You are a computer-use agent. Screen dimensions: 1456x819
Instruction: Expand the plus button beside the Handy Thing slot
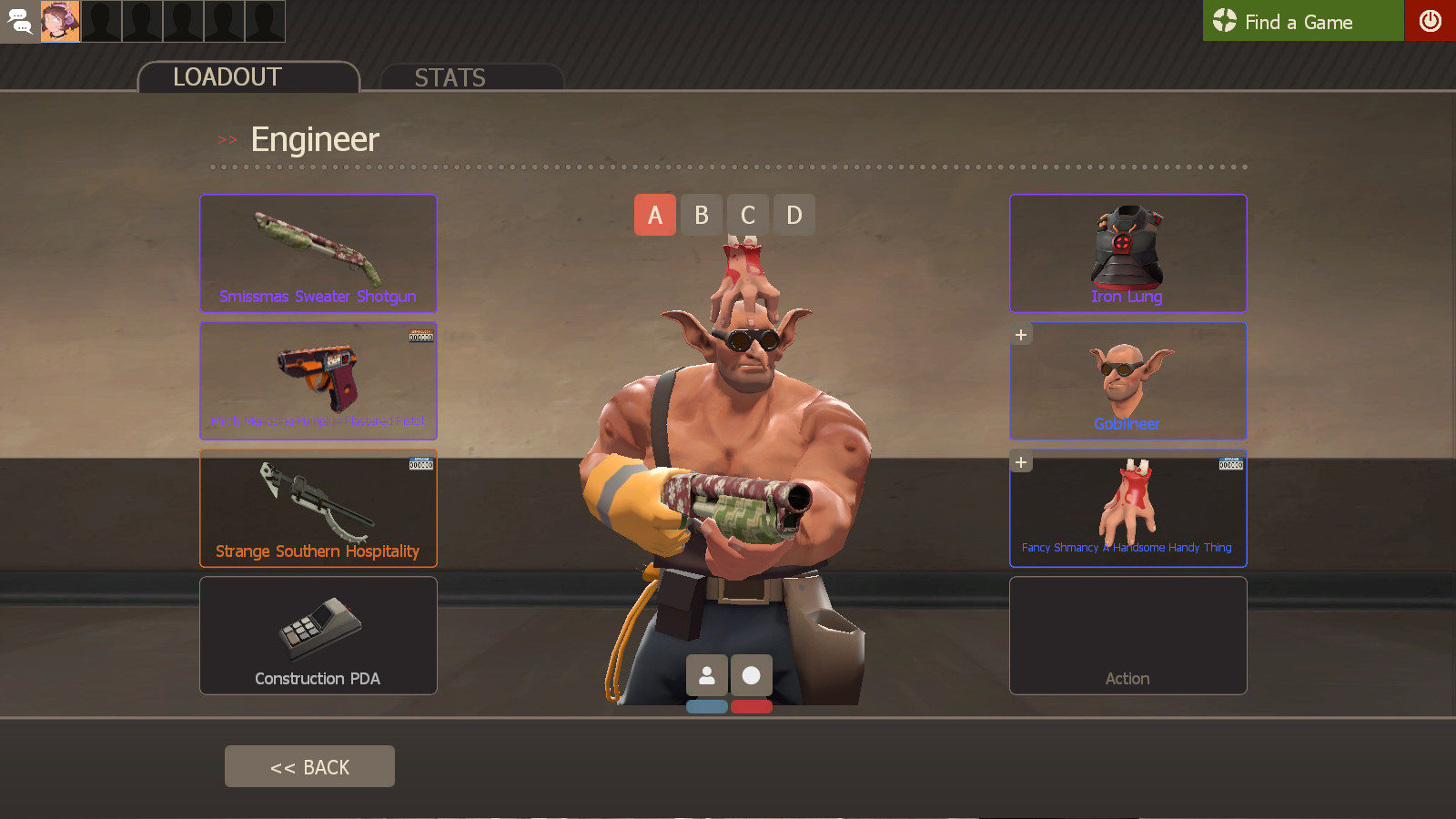click(1020, 461)
